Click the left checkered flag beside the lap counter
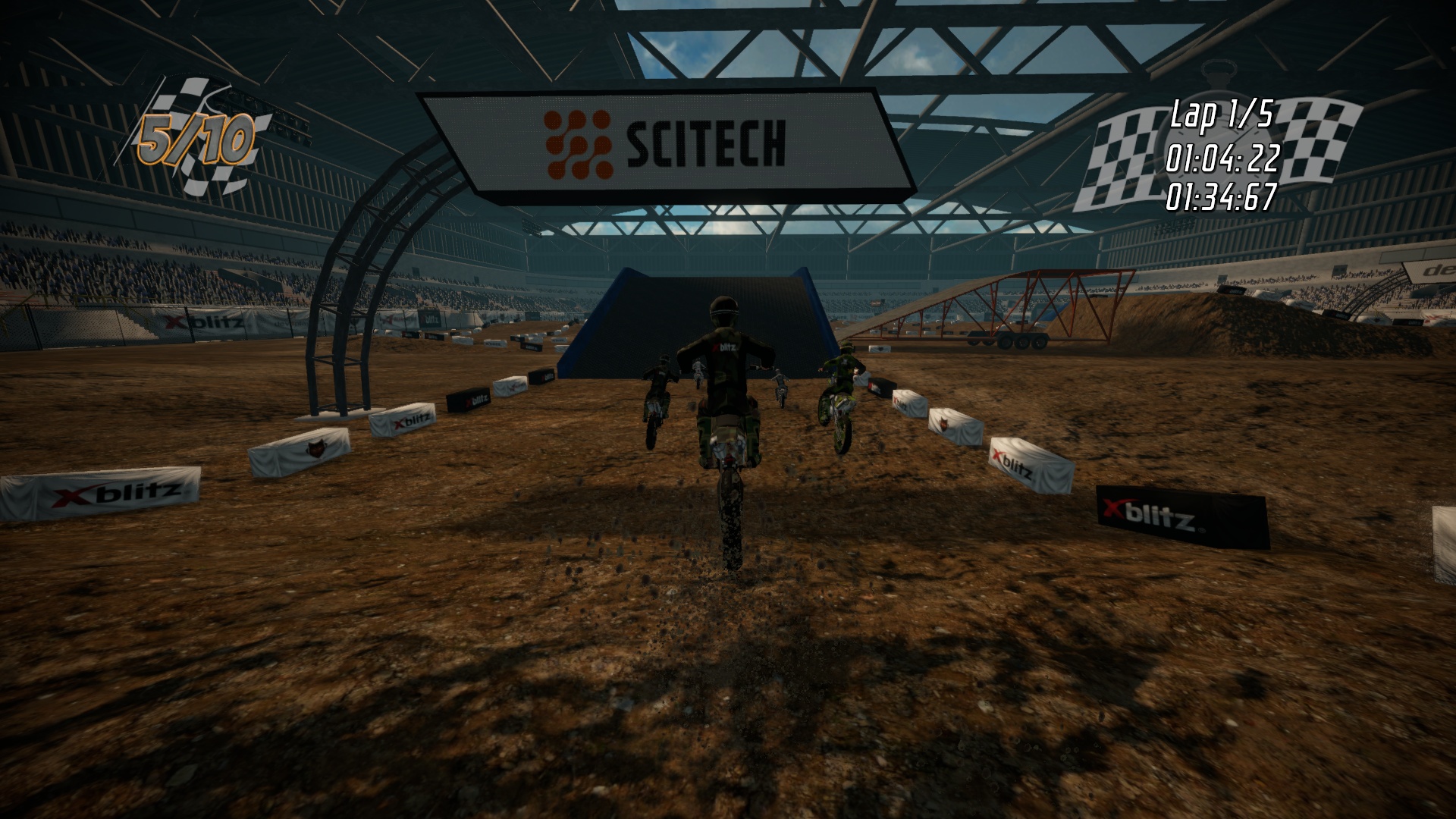This screenshot has width=1456, height=819. pyautogui.click(x=1122, y=152)
